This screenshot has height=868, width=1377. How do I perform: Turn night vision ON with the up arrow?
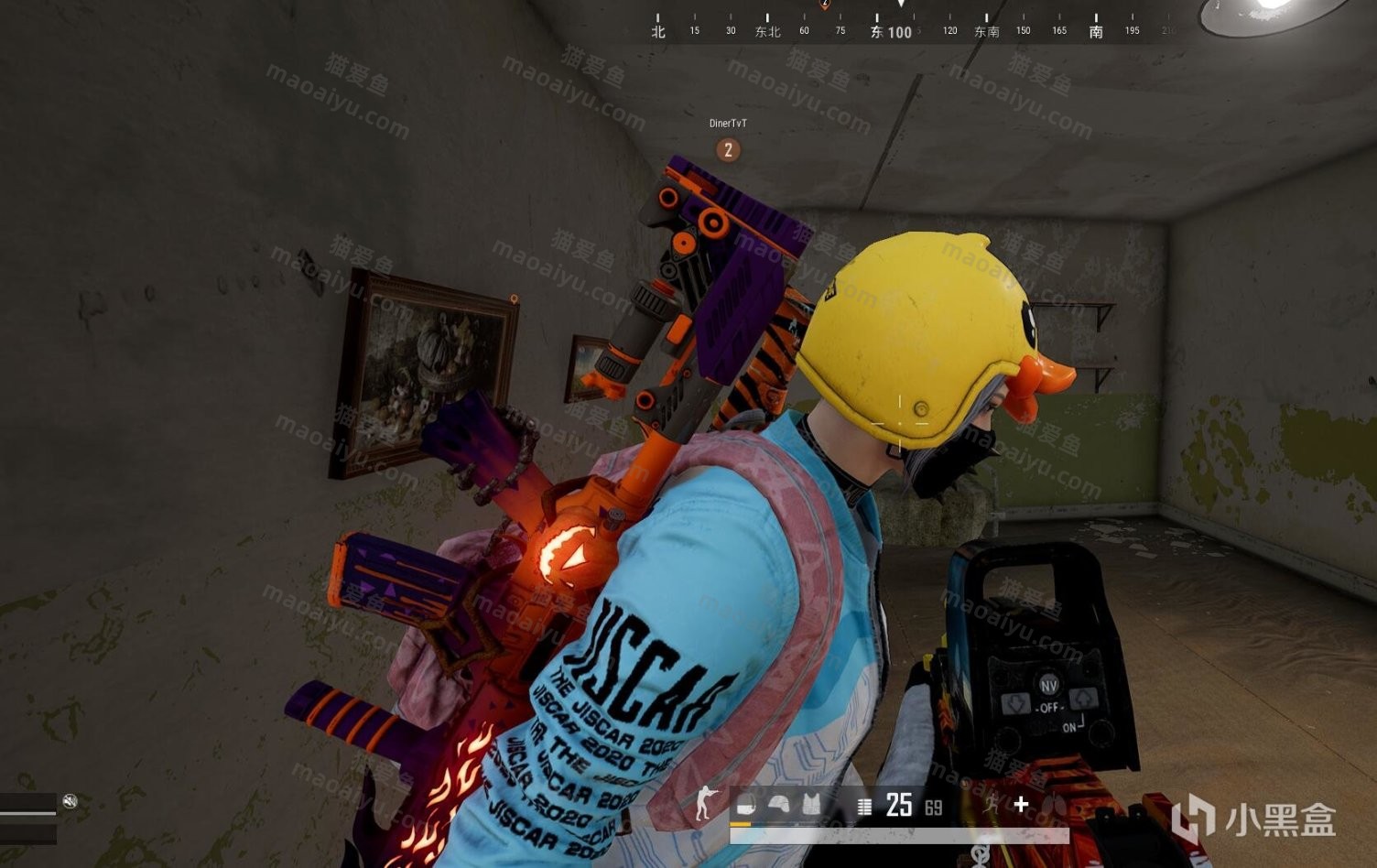point(1084,701)
